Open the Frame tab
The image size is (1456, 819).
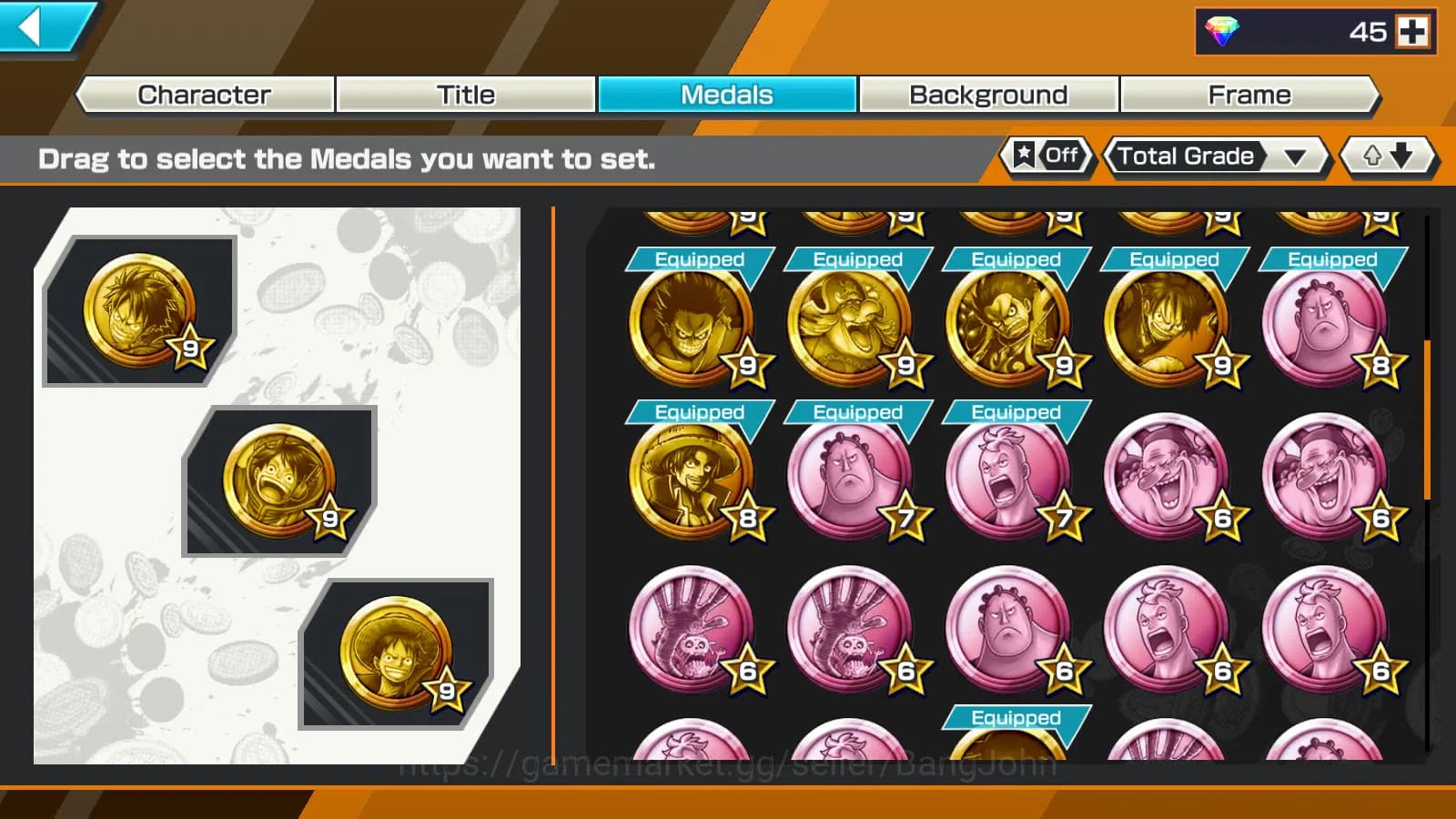(1249, 94)
